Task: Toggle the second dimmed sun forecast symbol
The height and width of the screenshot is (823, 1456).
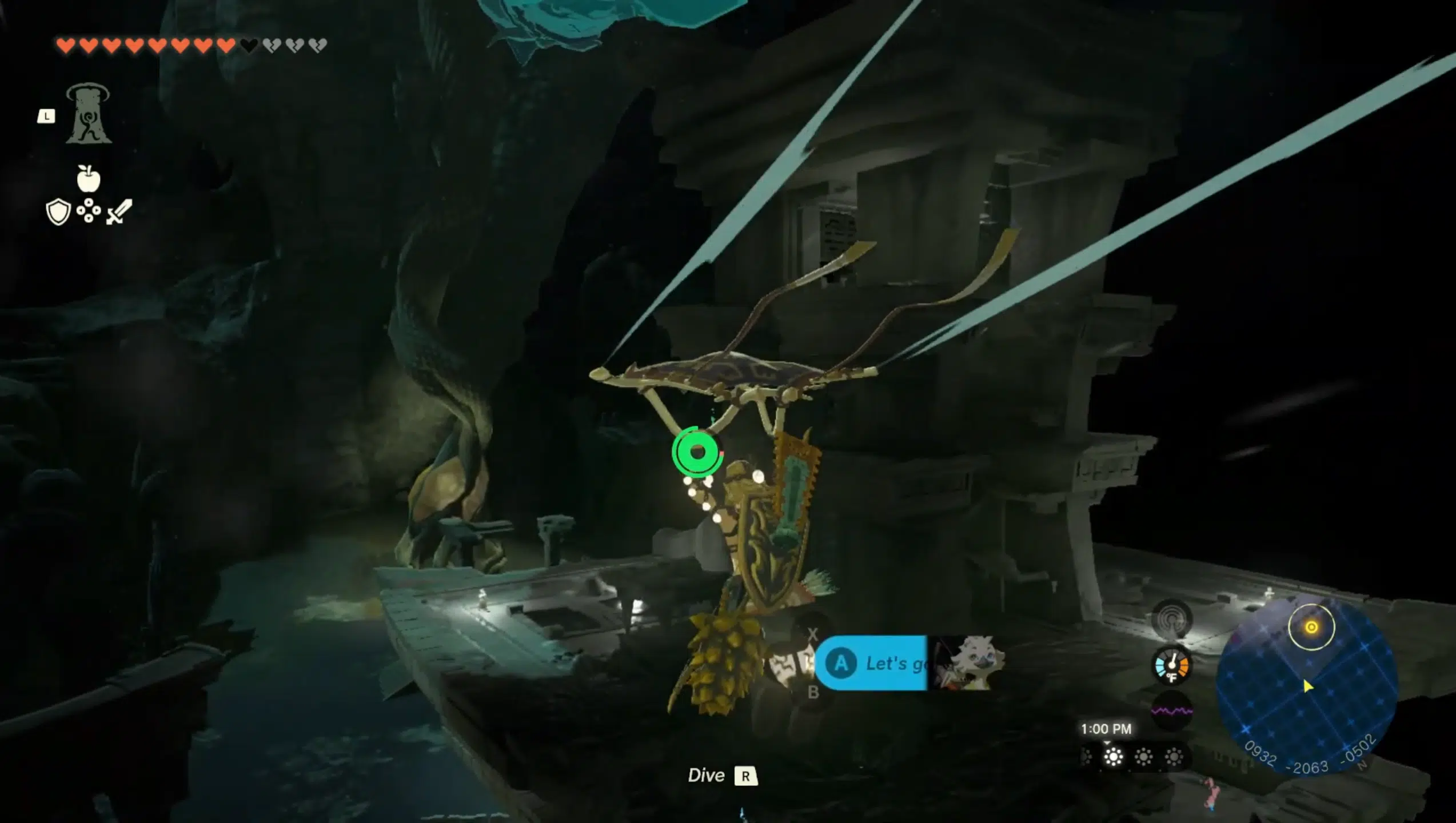Action: (x=1144, y=758)
